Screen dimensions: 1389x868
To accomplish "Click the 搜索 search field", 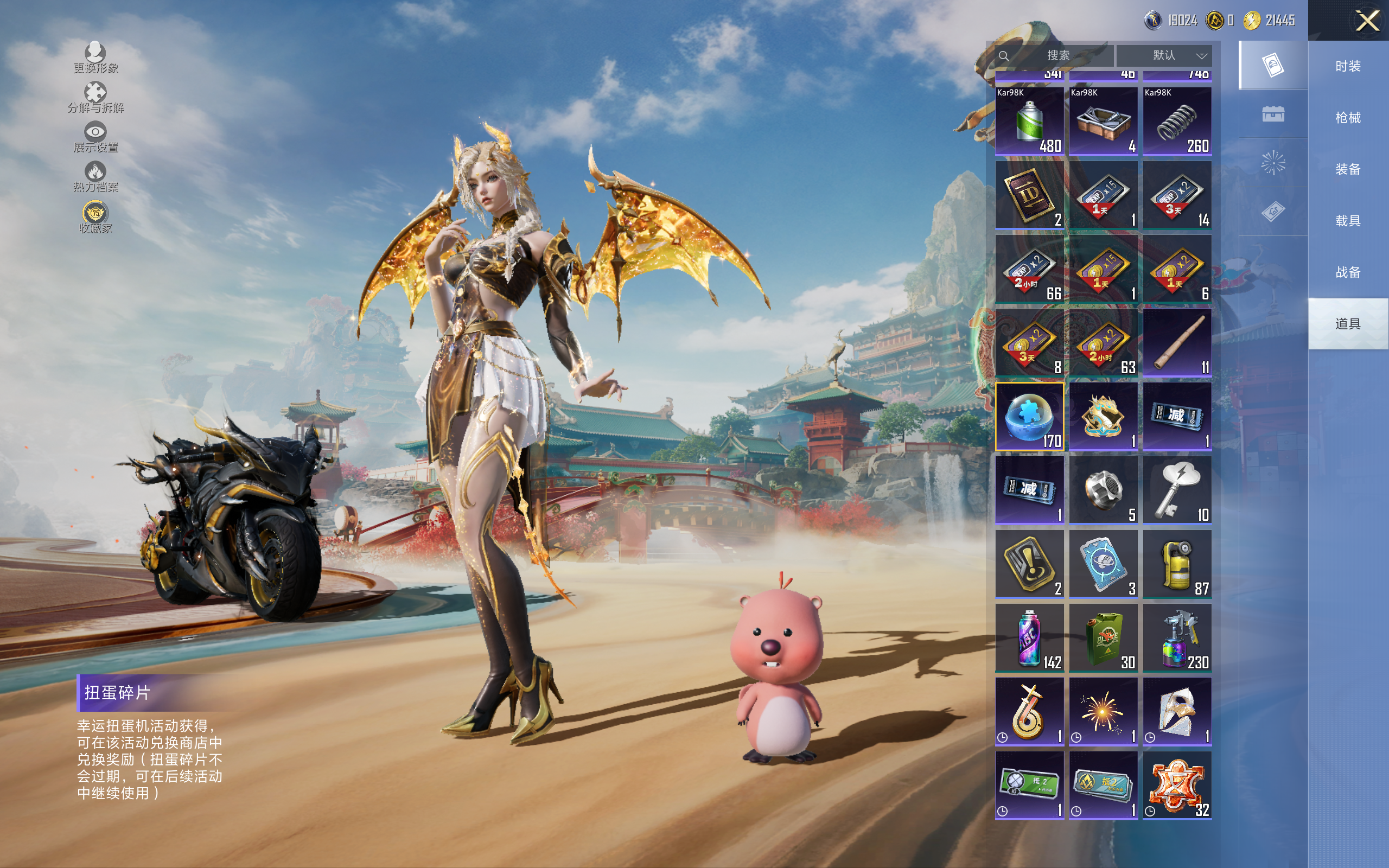I will (x=1056, y=56).
